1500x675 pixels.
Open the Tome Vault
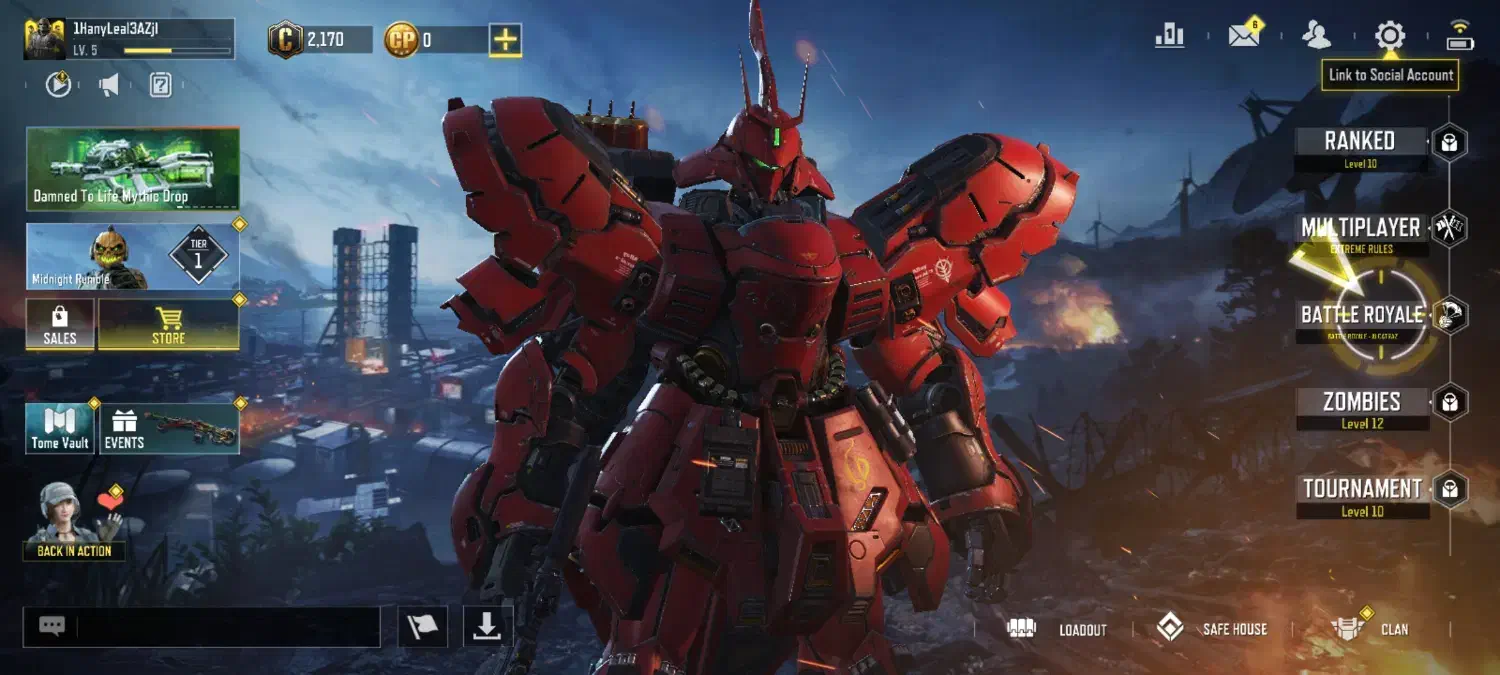click(60, 428)
